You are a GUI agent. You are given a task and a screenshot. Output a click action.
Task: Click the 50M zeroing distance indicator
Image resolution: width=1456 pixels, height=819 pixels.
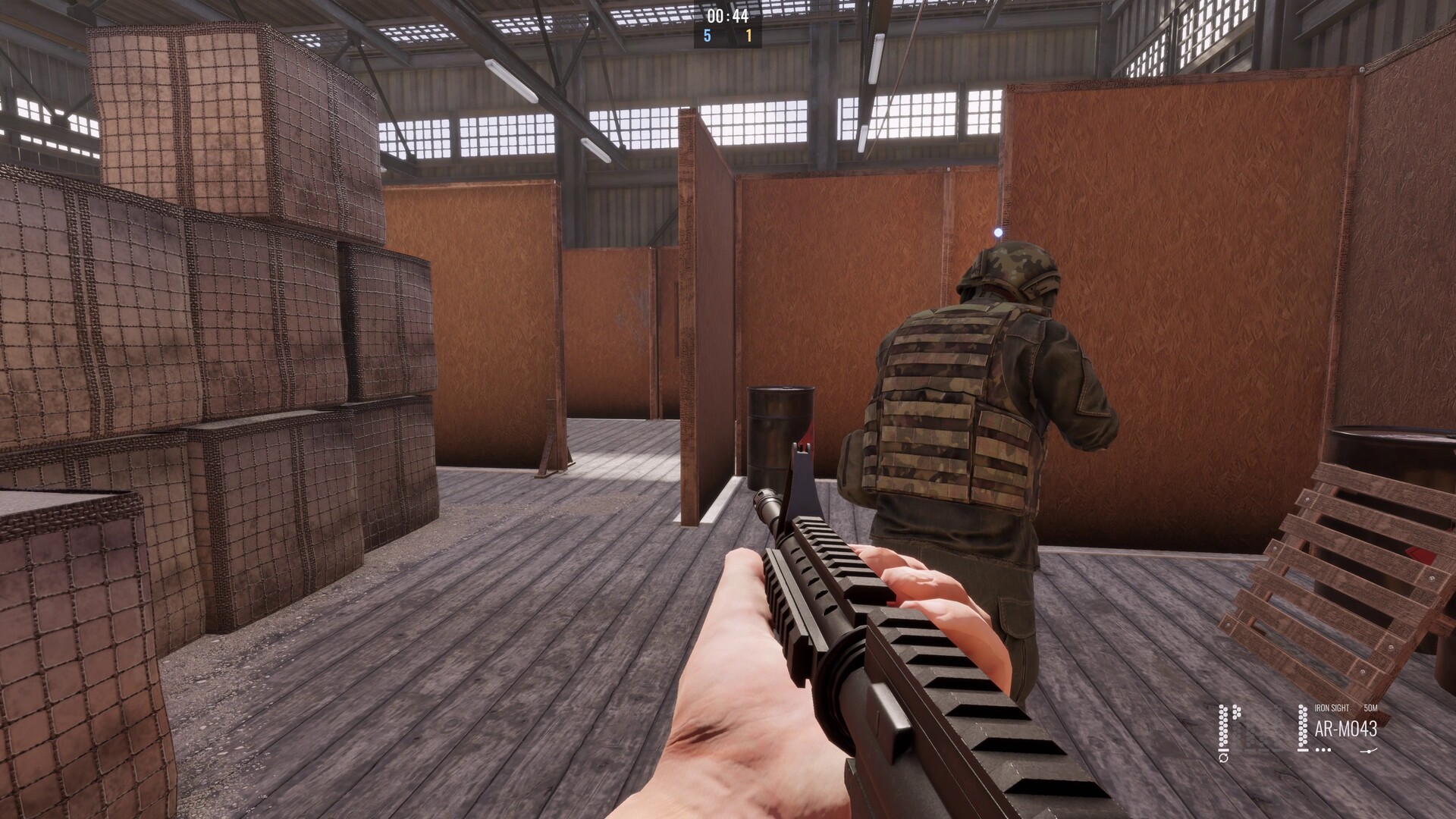[1371, 708]
